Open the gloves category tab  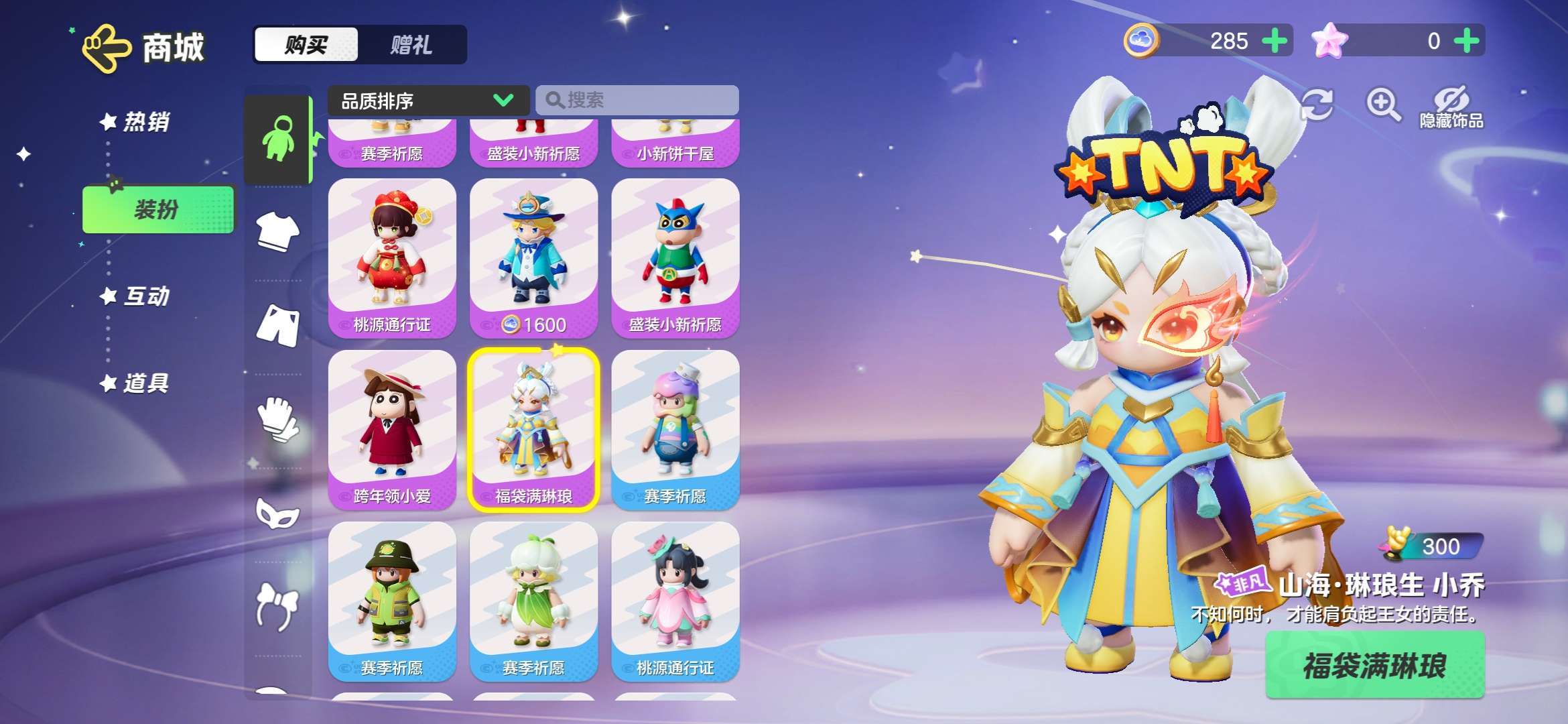(278, 419)
